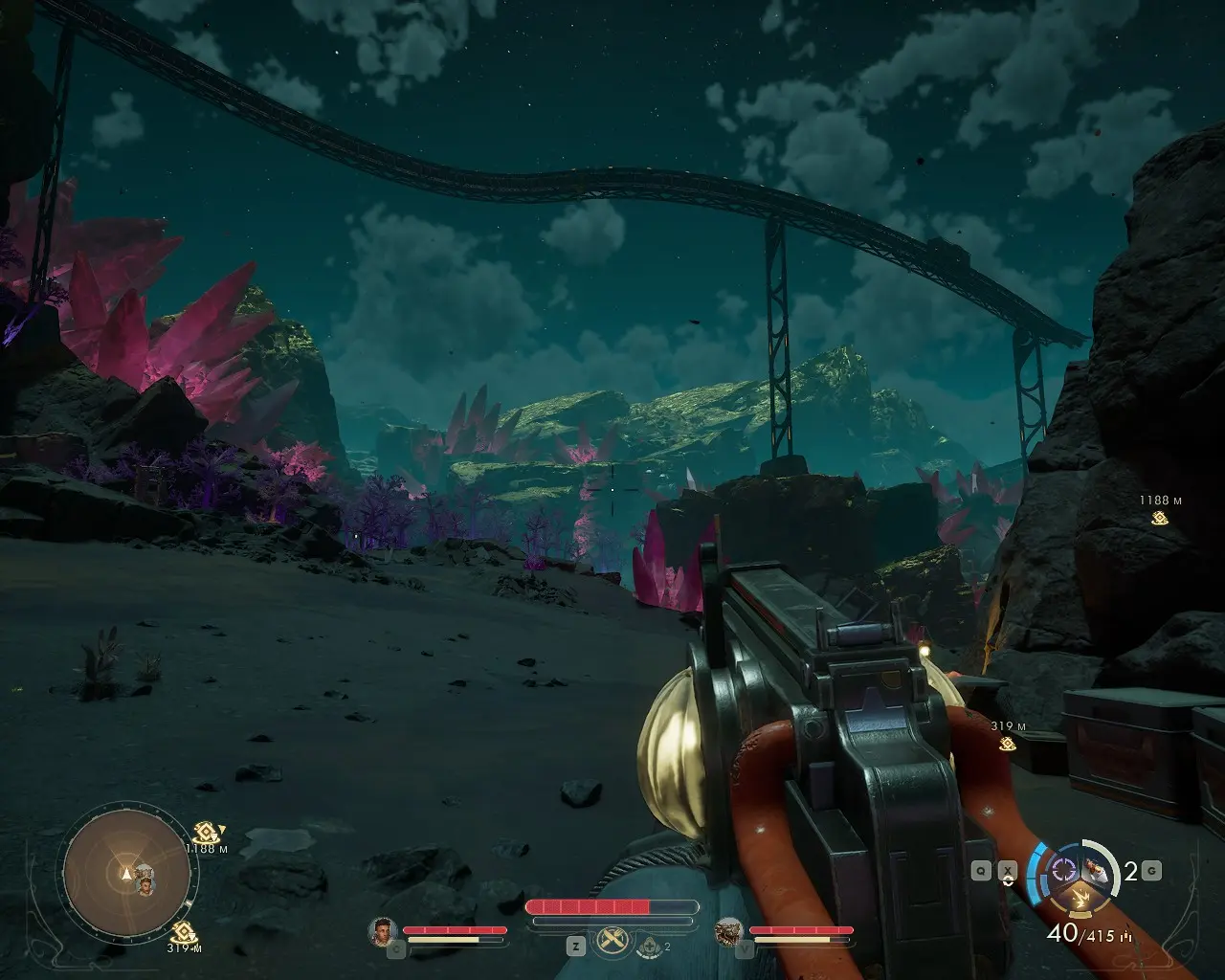Screen dimensions: 1225x980
Task: Select the 319 m quest marker beside the minimap
Action: click(x=184, y=932)
